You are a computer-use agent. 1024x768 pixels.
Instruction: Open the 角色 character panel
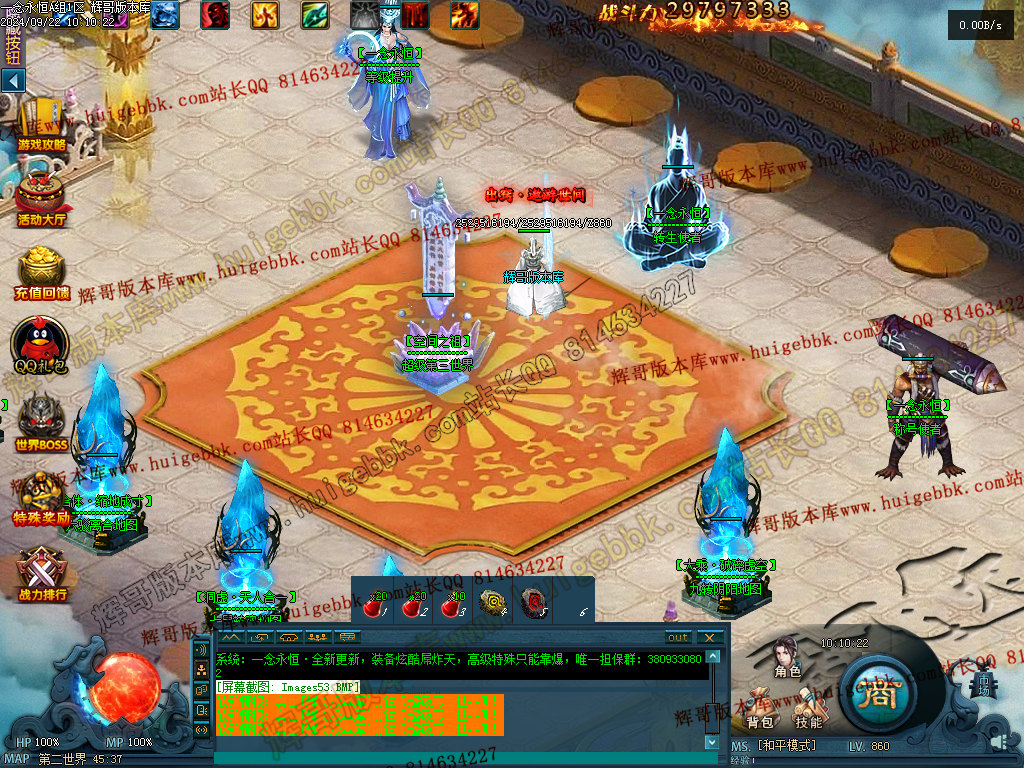pyautogui.click(x=787, y=658)
